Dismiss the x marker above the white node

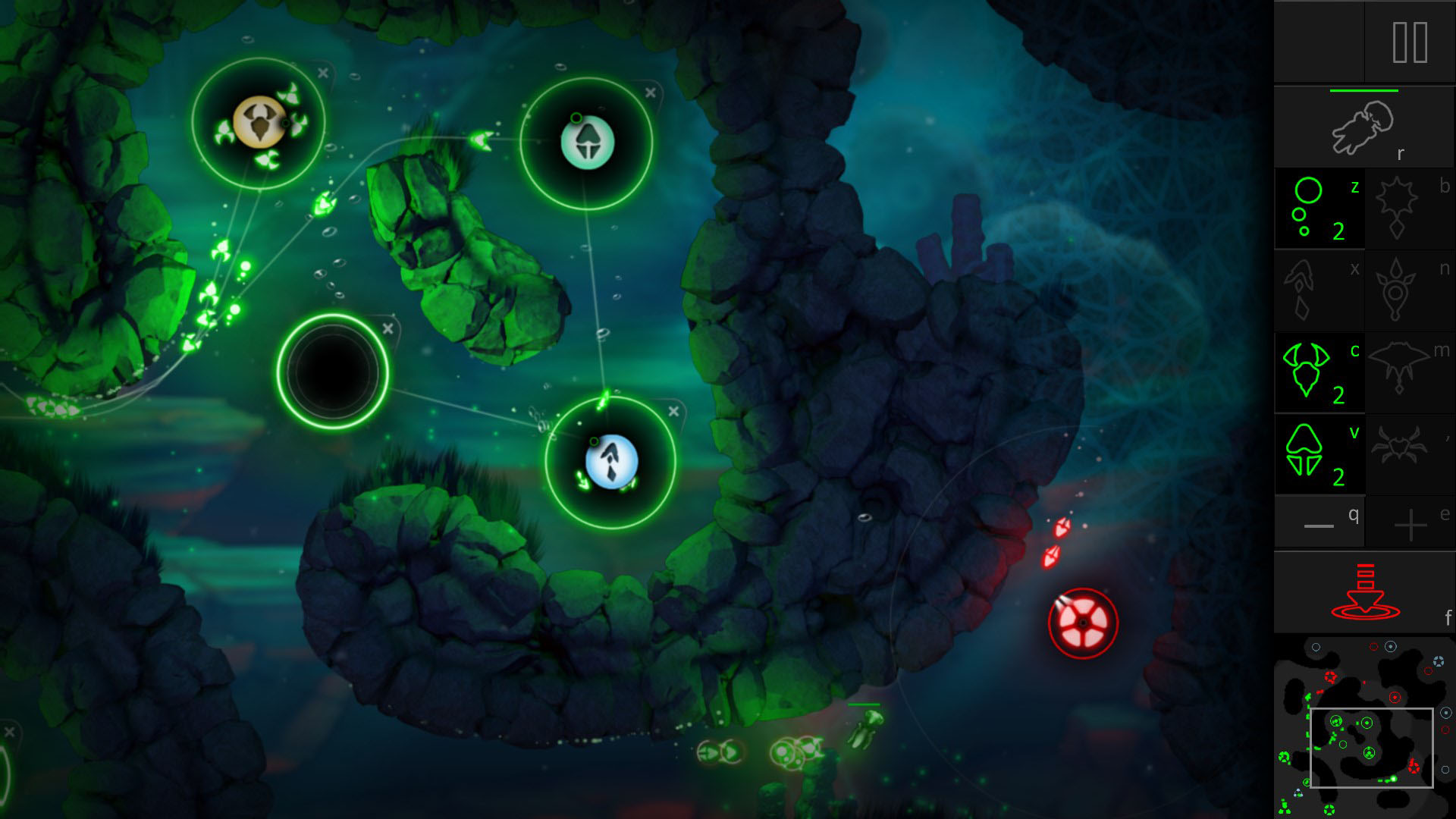click(x=648, y=93)
